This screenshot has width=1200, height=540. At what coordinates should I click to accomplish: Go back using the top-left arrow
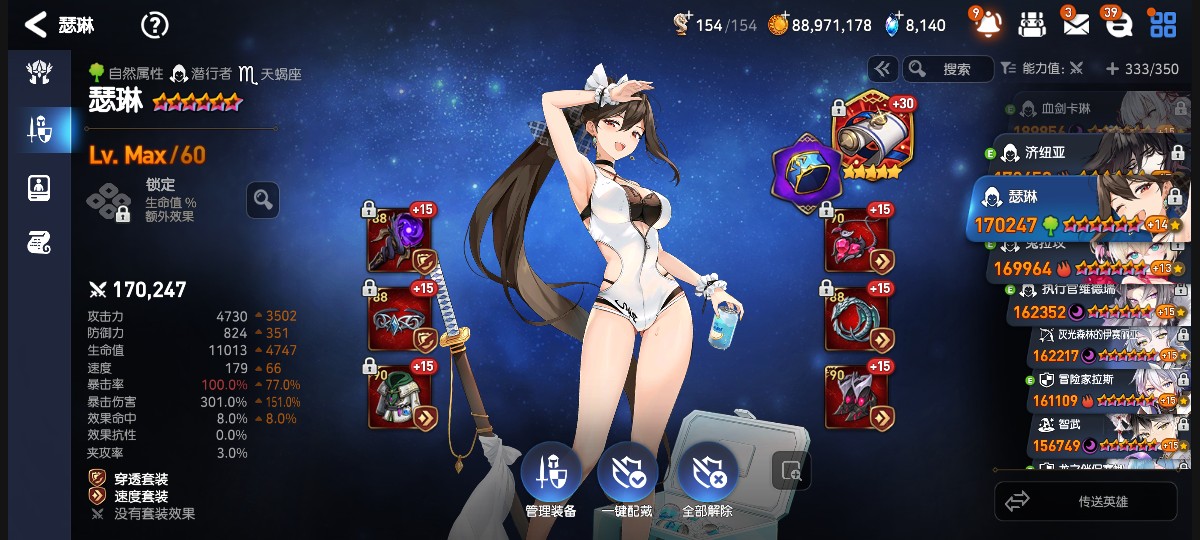35,25
